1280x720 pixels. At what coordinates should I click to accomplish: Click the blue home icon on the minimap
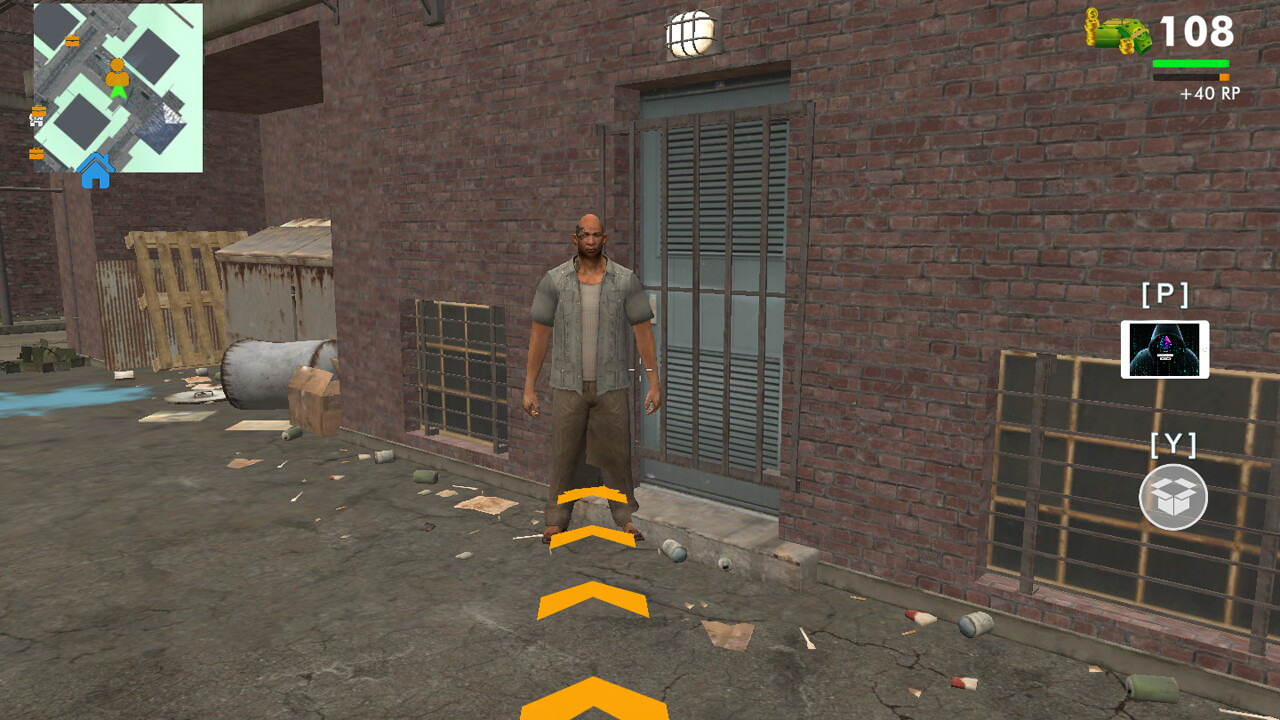point(96,174)
